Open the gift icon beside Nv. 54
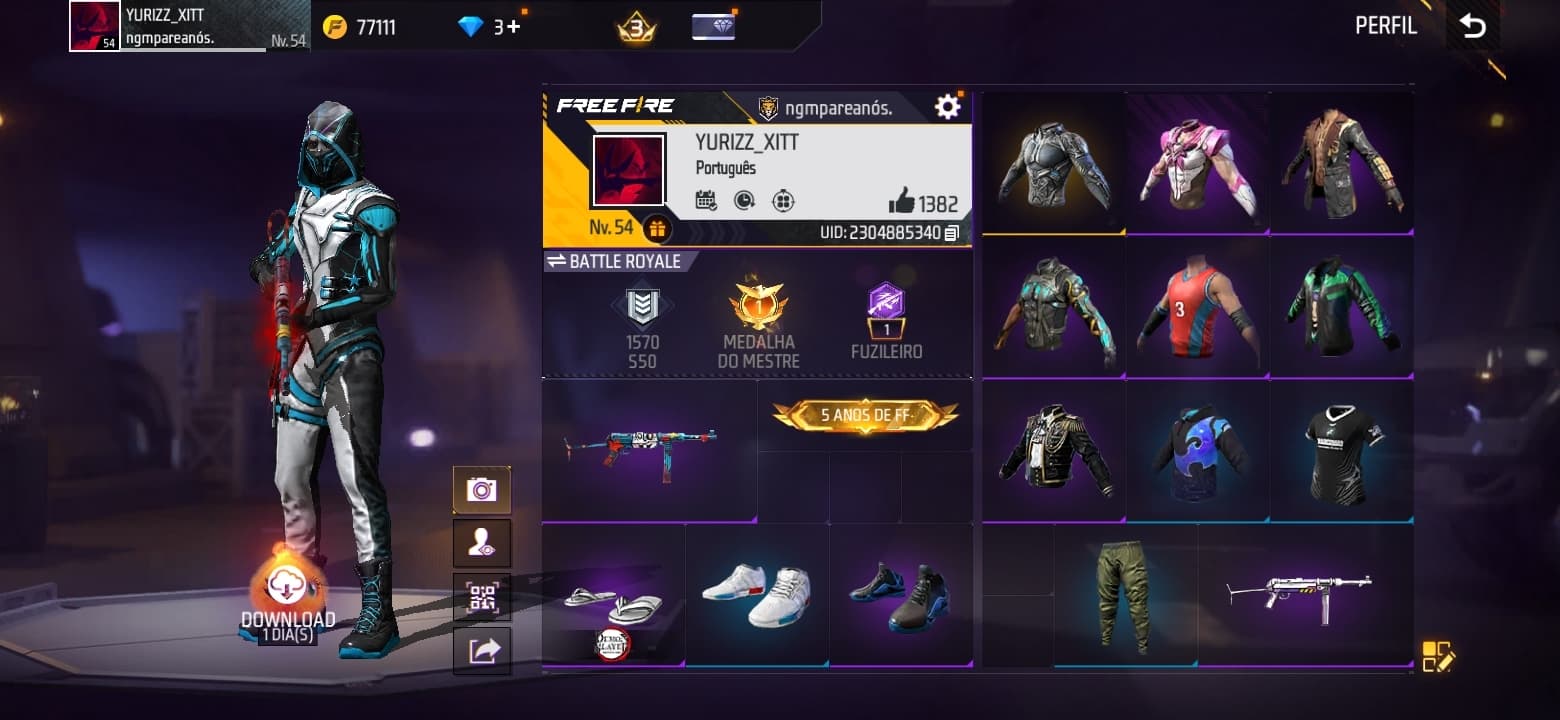The height and width of the screenshot is (720, 1560). [x=656, y=229]
